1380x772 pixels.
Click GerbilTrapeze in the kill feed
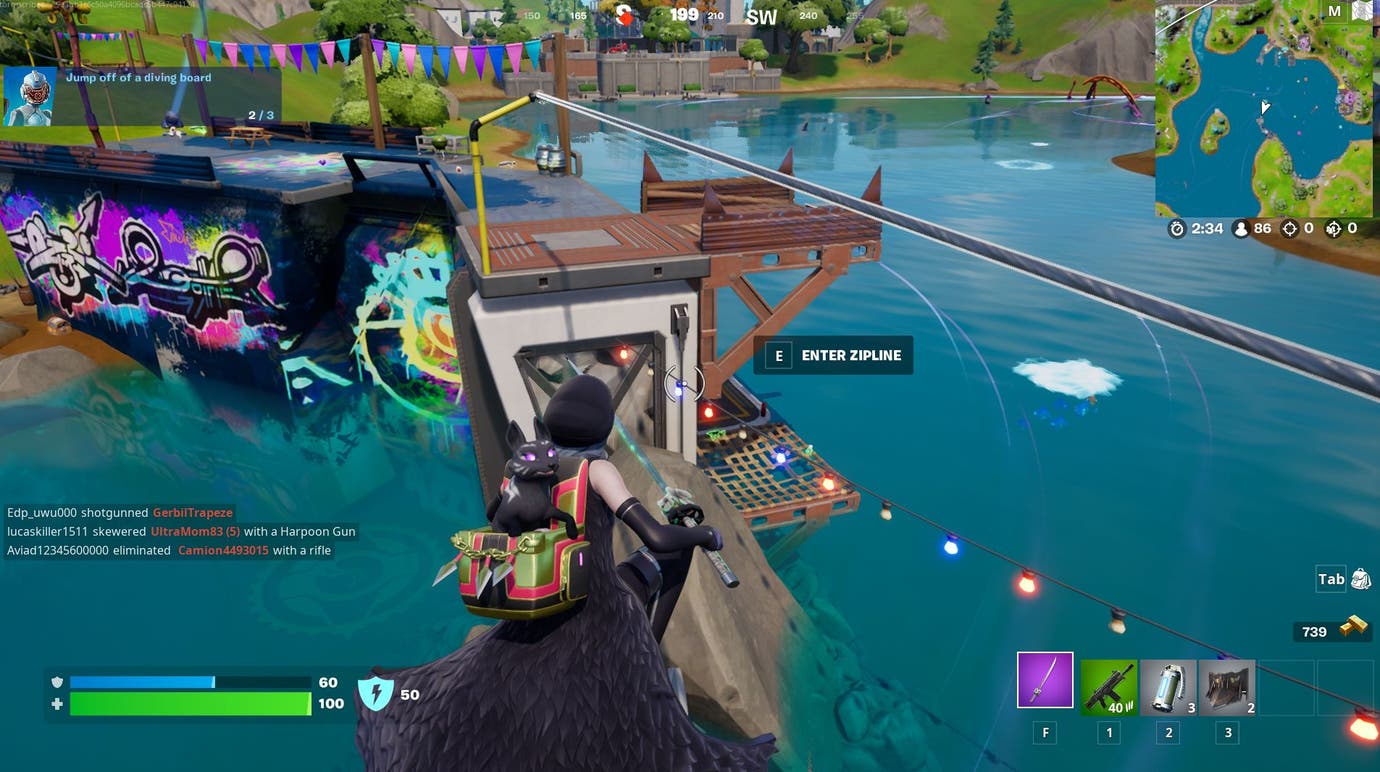click(191, 512)
